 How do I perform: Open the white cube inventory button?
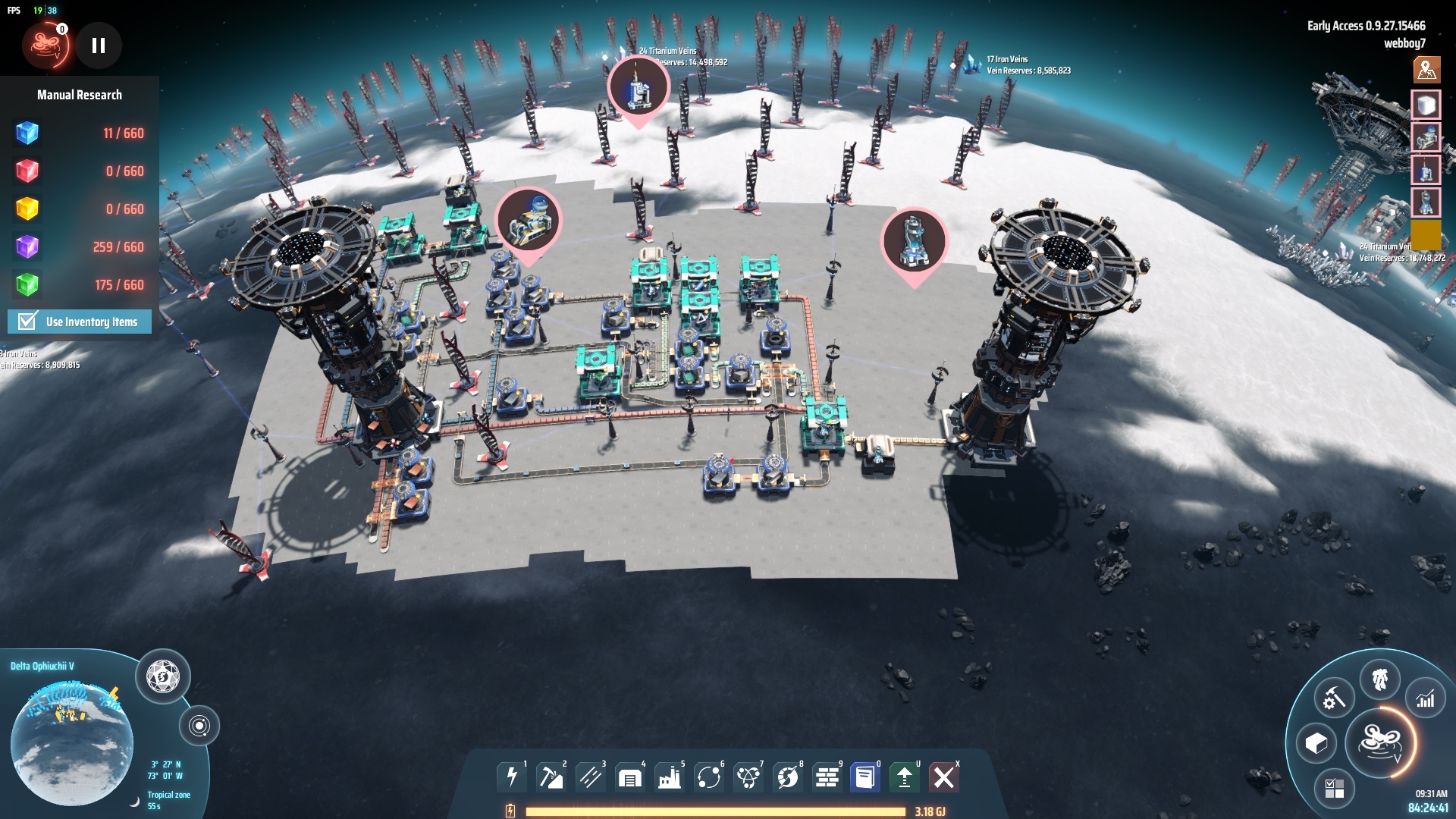pyautogui.click(x=1316, y=743)
